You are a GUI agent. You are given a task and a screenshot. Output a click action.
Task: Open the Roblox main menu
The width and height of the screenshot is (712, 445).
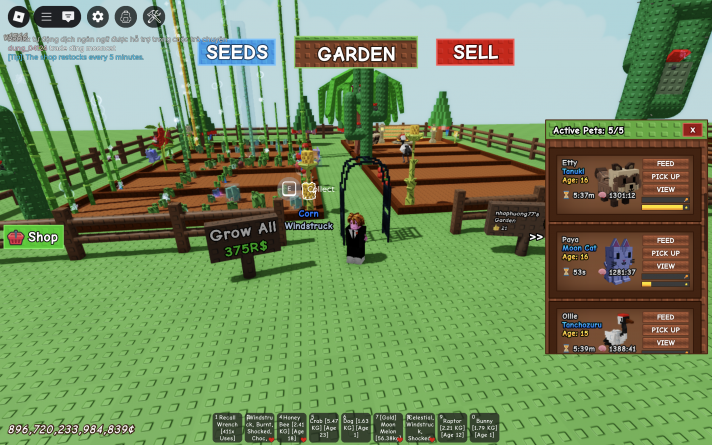pyautogui.click(x=18, y=16)
